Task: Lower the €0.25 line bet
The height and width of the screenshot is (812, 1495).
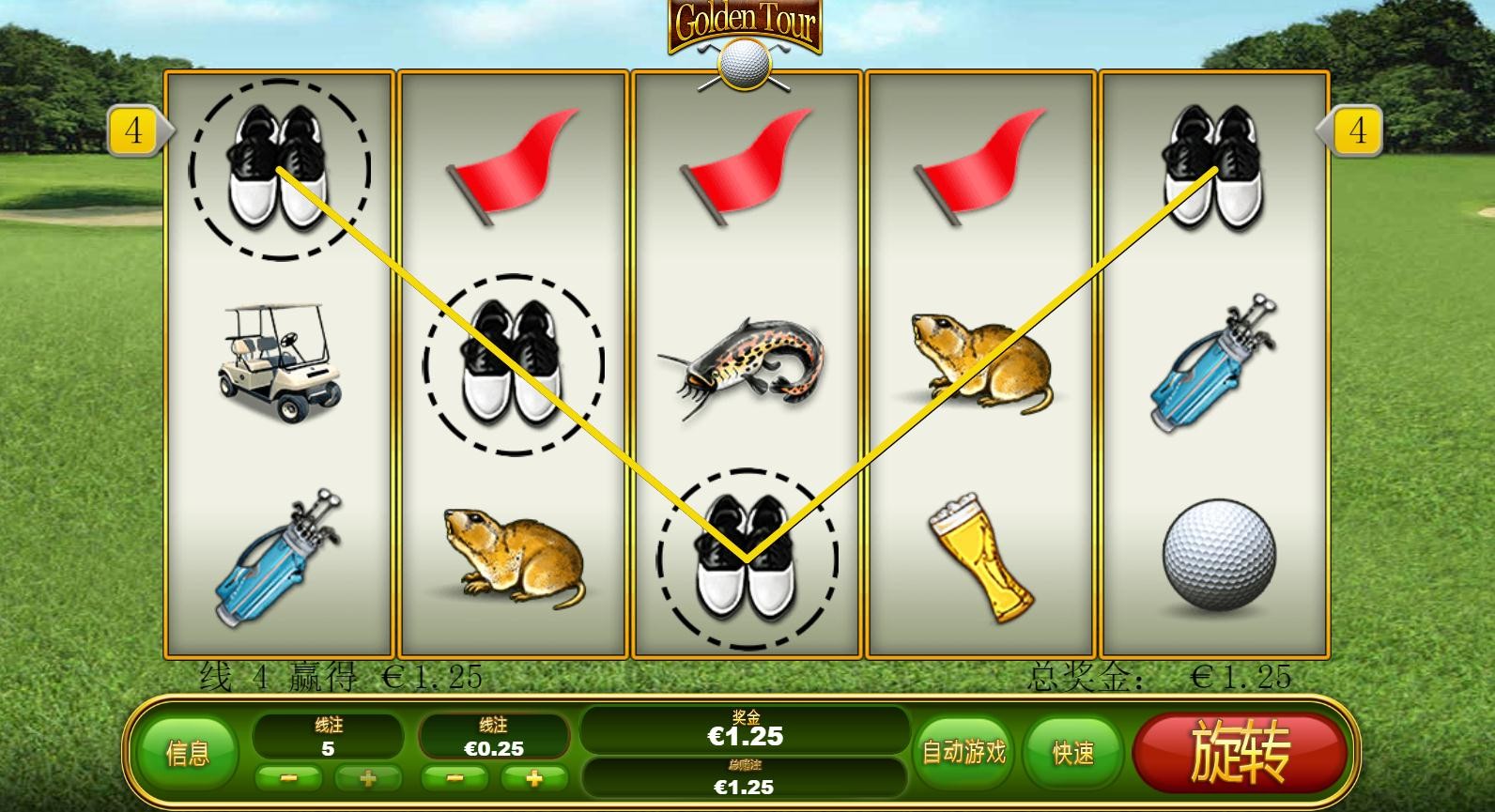Action: click(x=455, y=778)
